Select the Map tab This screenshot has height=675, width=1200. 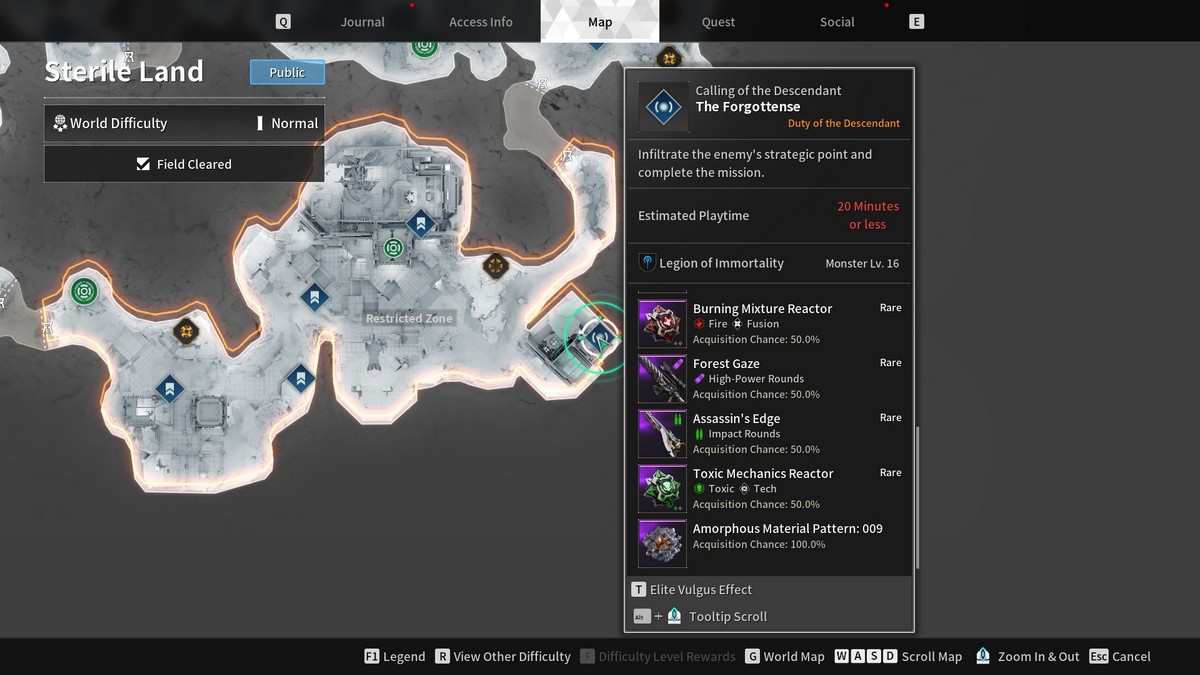tap(600, 22)
